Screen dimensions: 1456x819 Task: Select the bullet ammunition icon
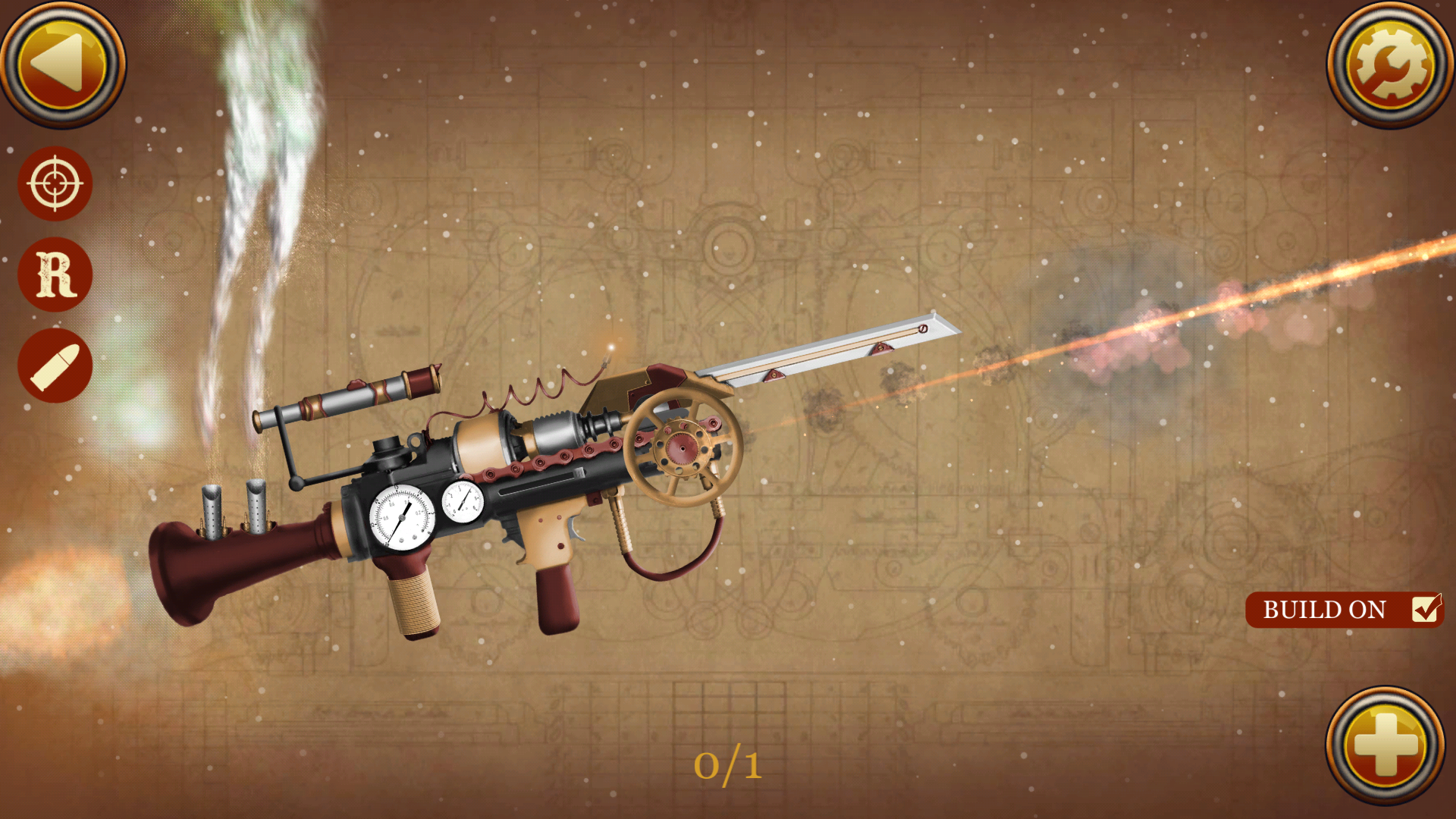point(55,366)
